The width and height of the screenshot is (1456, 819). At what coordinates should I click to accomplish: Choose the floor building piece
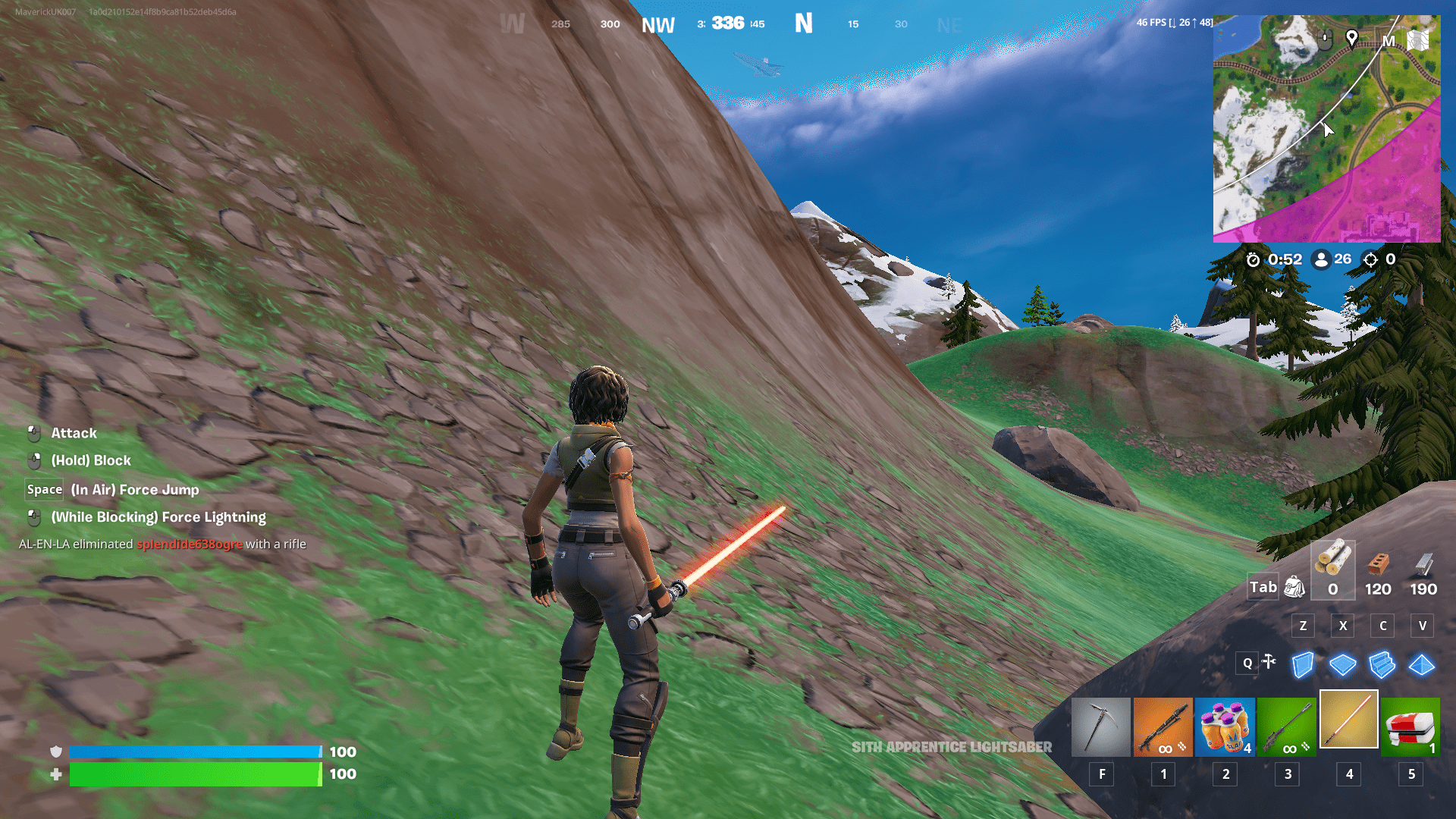click(1342, 665)
